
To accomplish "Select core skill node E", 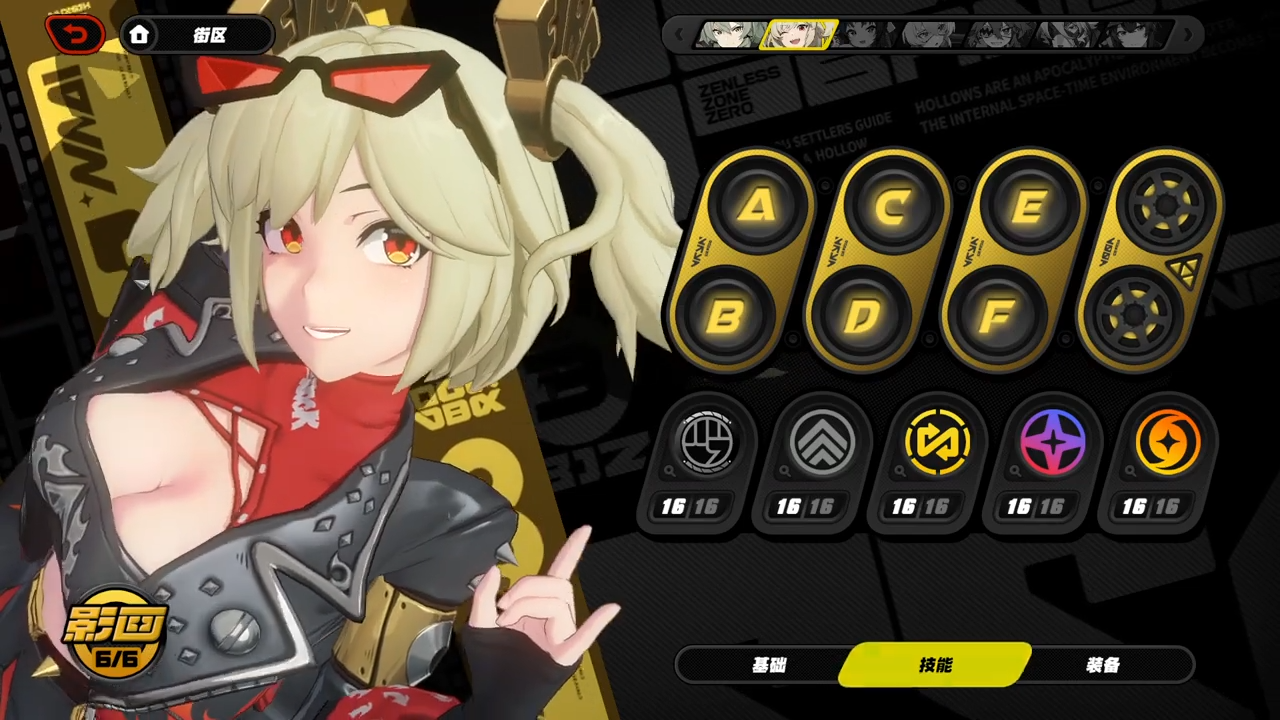I will pyautogui.click(x=1028, y=207).
